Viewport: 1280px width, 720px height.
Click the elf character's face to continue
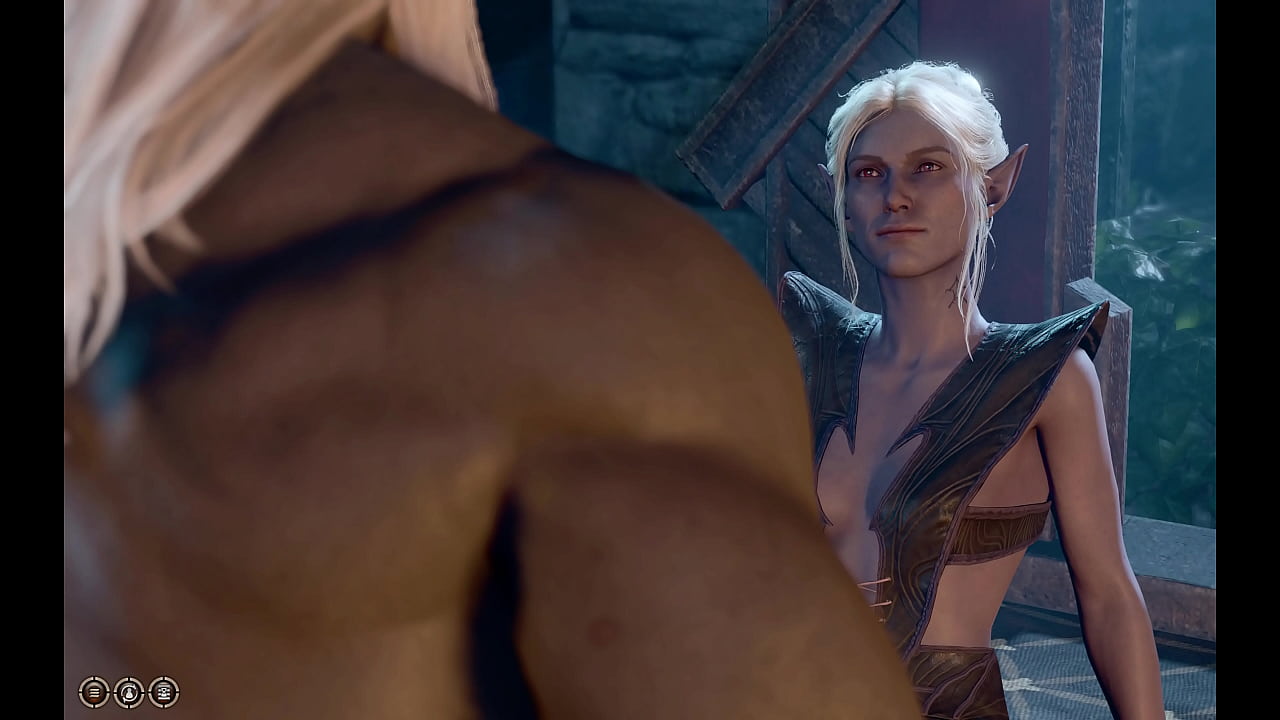tap(900, 190)
